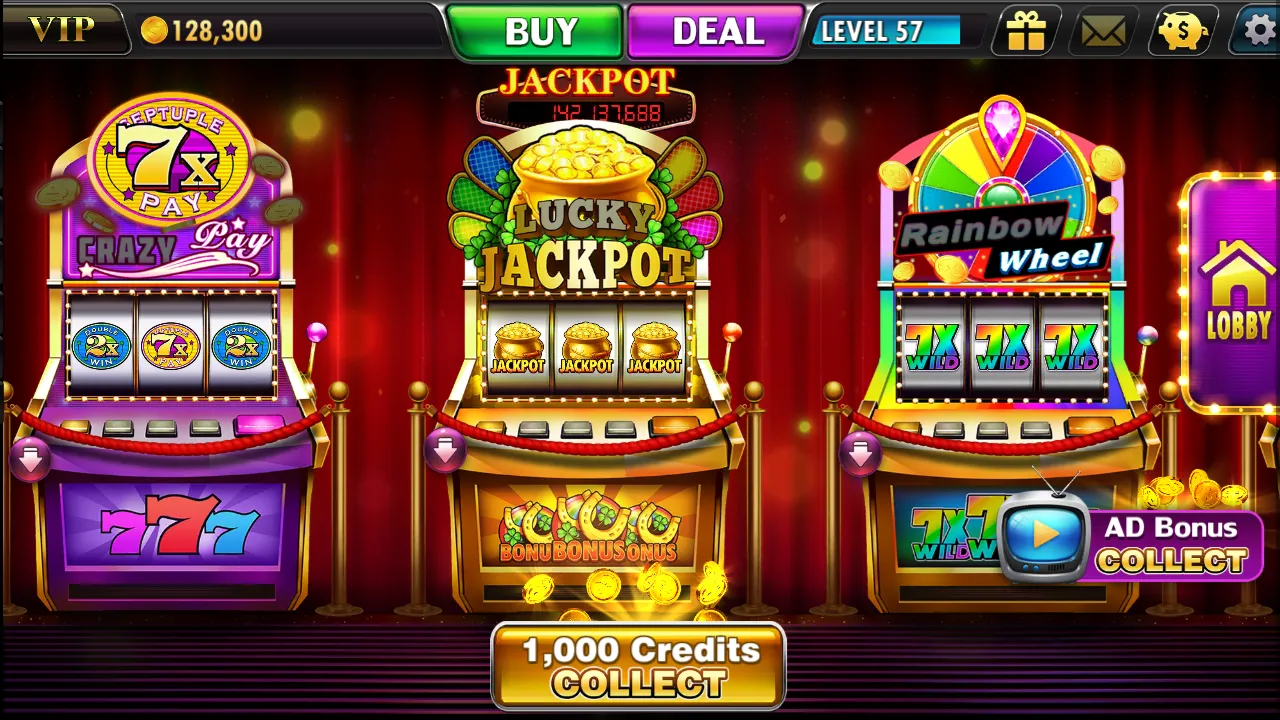This screenshot has height=720, width=1280.
Task: Expand the arrow badge under Rainbow Wheel machine
Action: pyautogui.click(x=862, y=452)
